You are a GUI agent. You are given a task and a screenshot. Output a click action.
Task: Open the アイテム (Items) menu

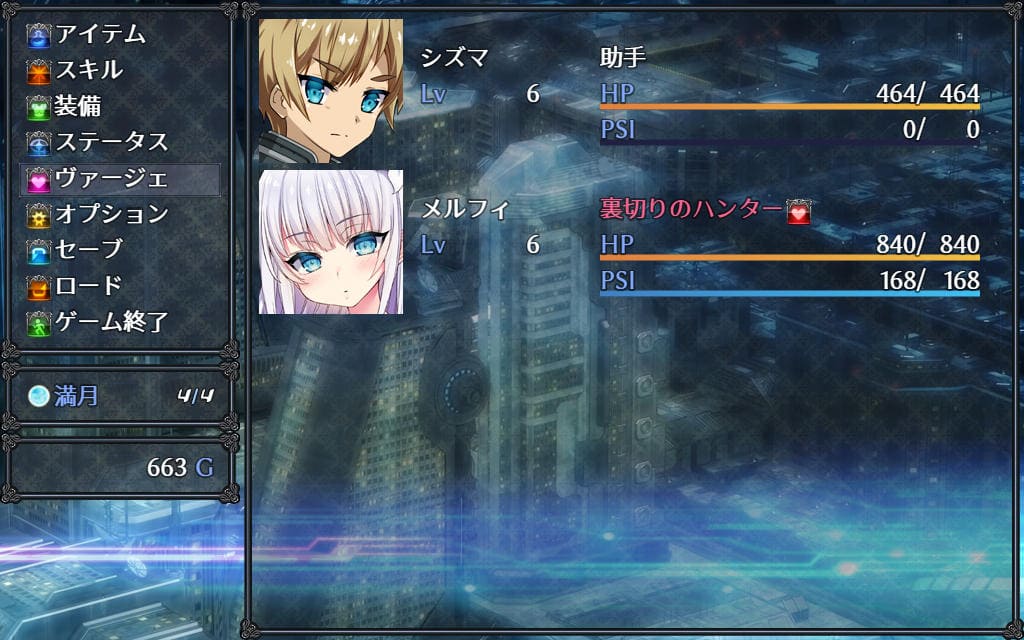[x=100, y=34]
